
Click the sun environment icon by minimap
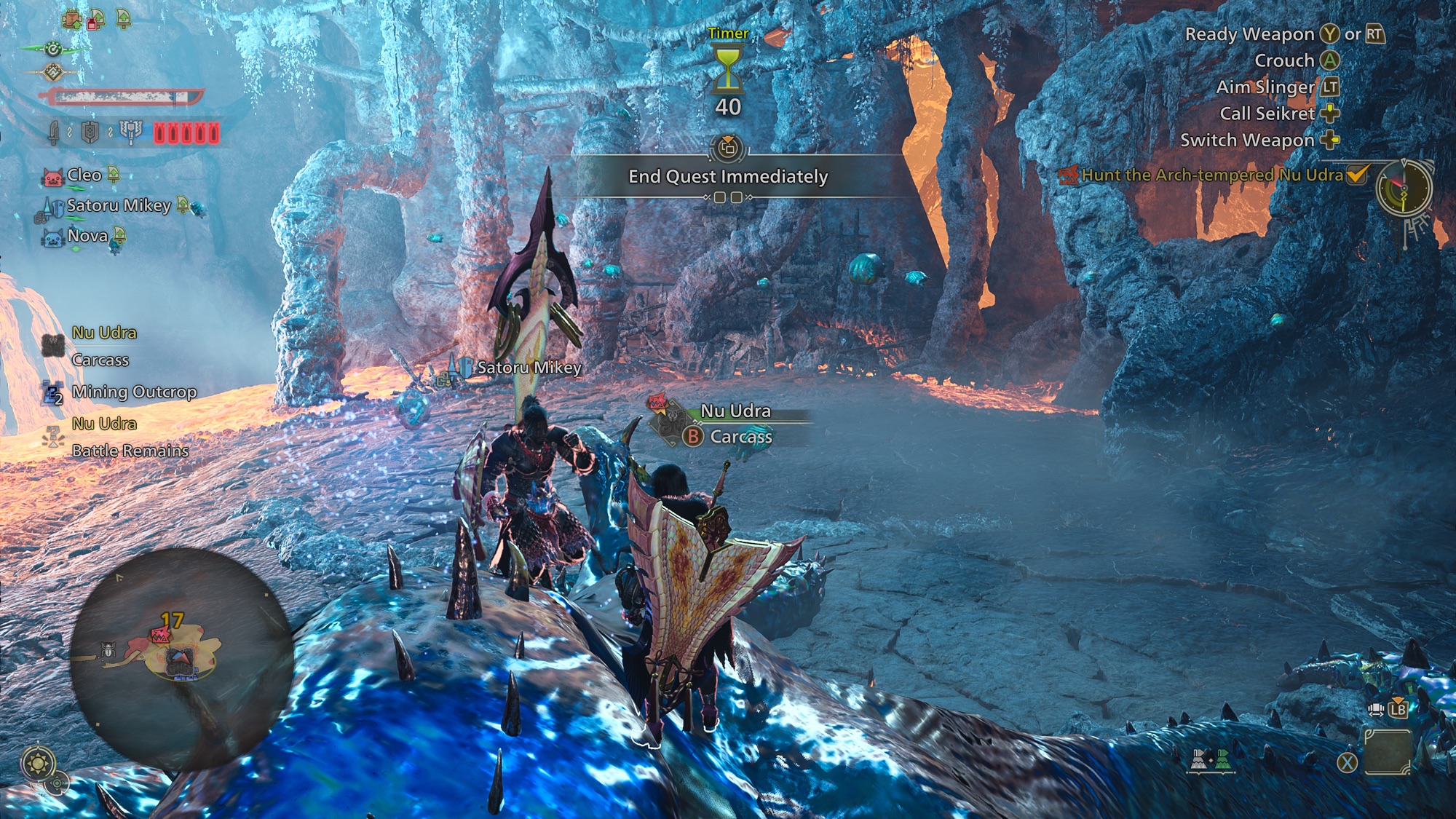pyautogui.click(x=38, y=764)
